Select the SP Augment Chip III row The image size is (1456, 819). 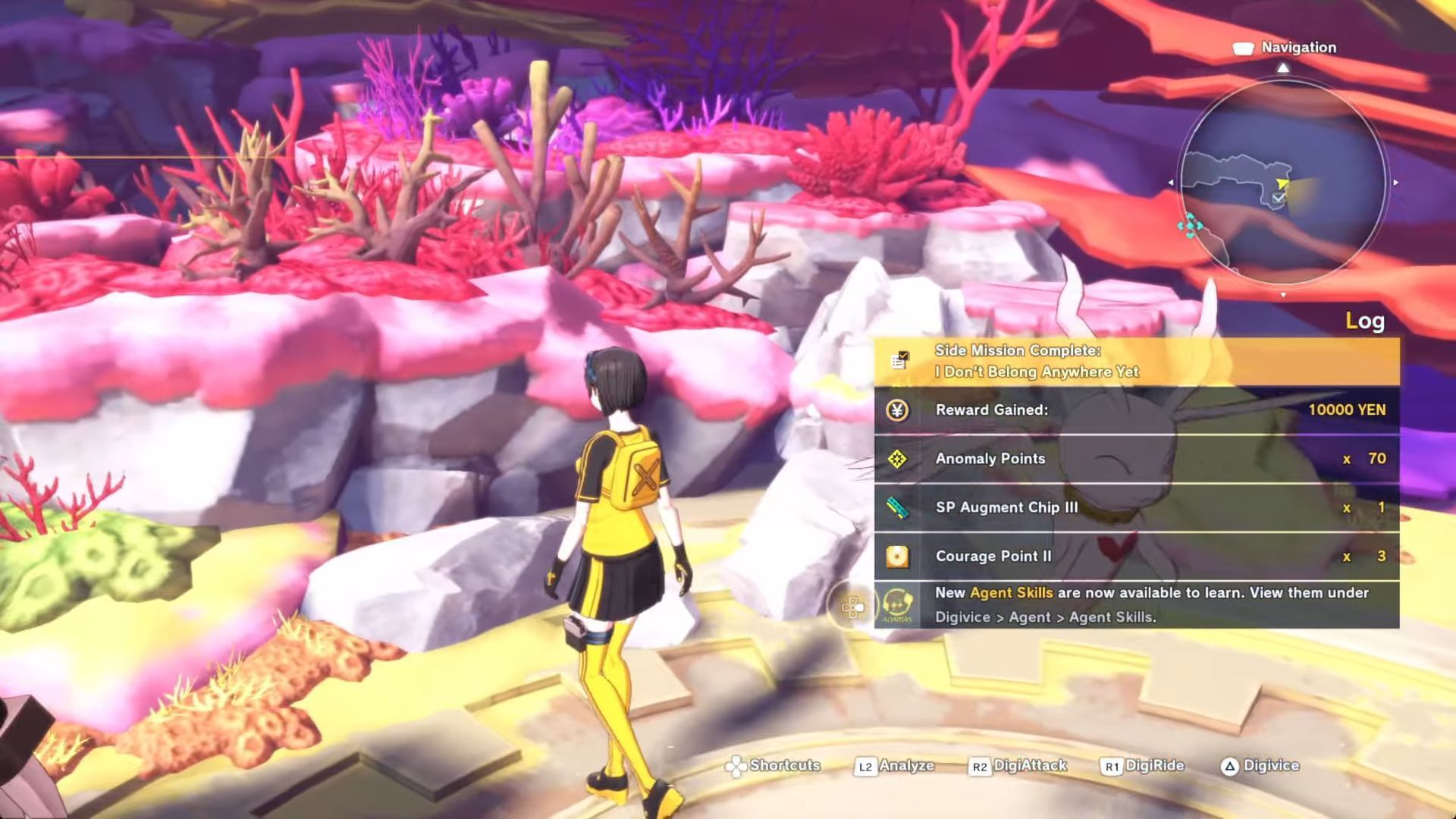pos(1136,507)
